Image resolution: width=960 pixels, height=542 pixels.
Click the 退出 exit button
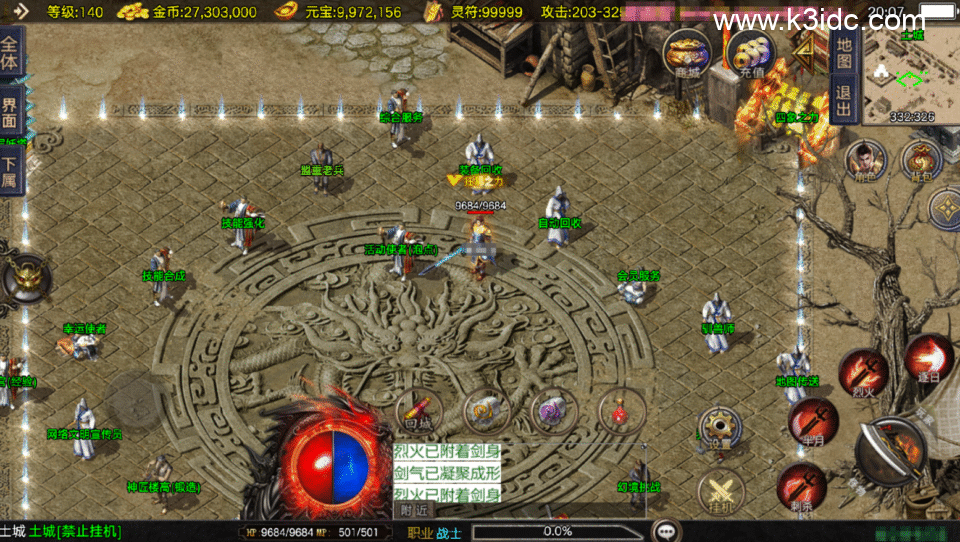click(x=844, y=100)
